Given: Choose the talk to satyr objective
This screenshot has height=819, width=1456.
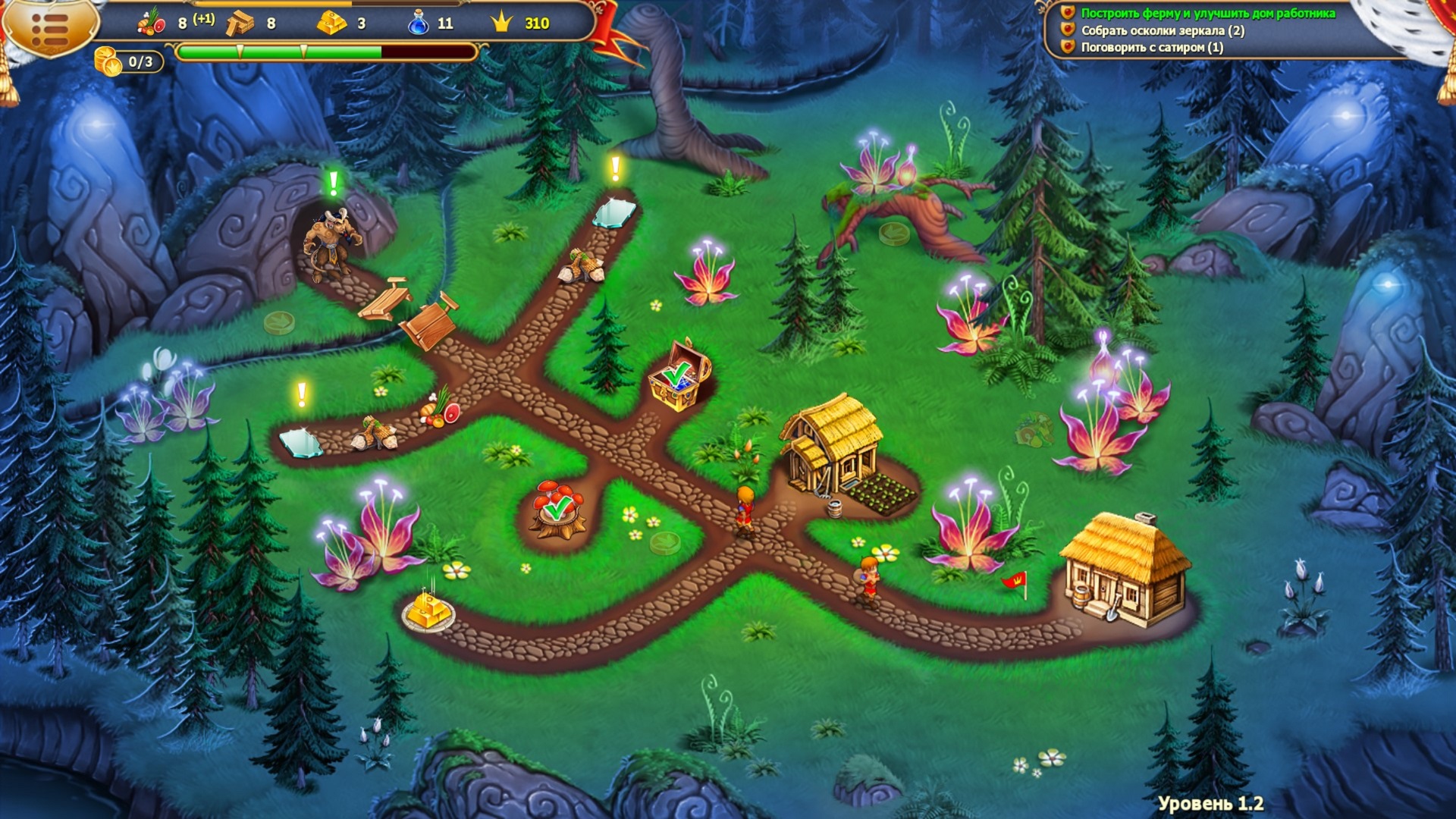Looking at the screenshot, I should [x=1151, y=47].
